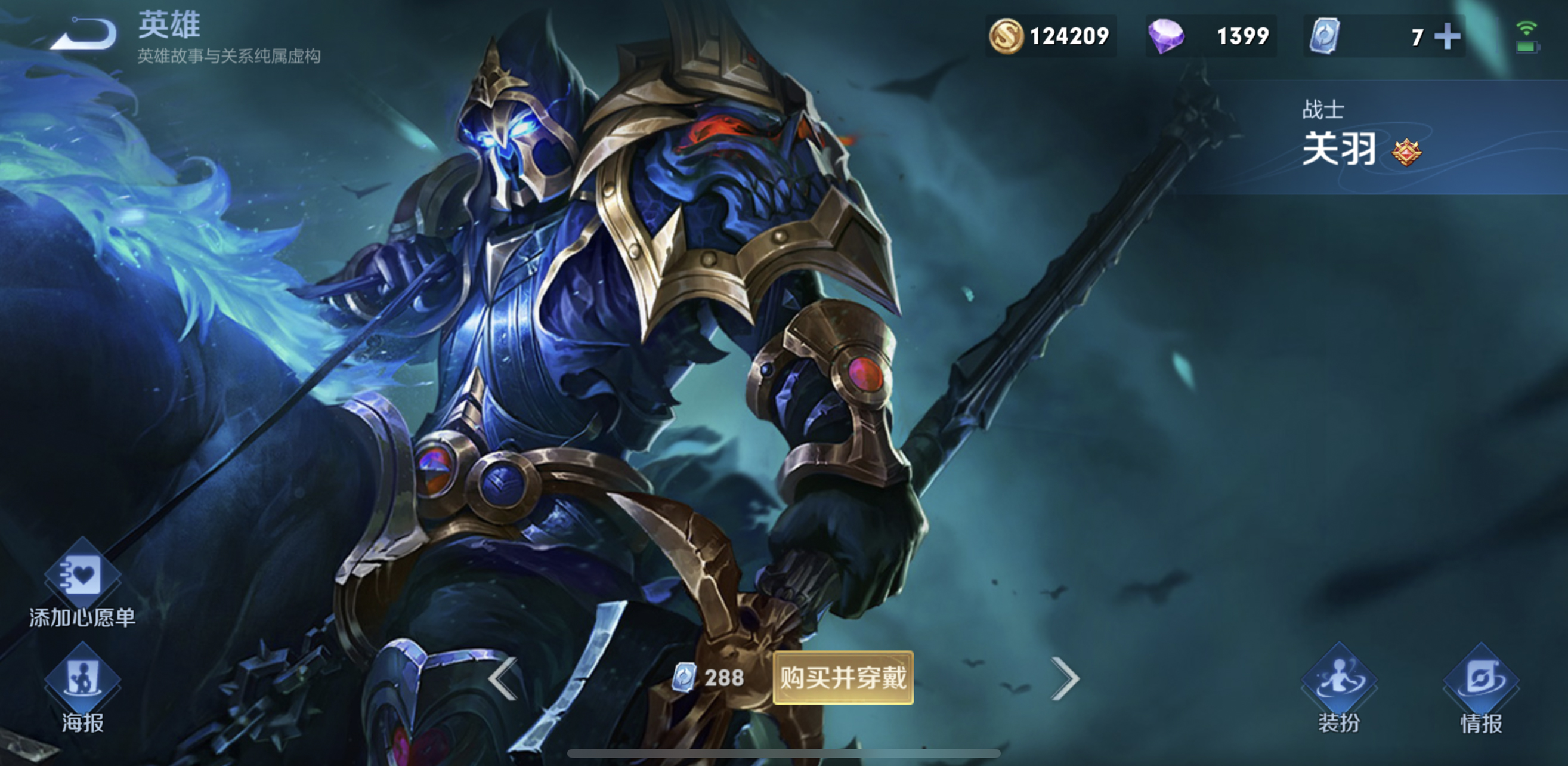Show the previous skin with left arrow
Viewport: 1568px width, 766px height.
point(503,678)
